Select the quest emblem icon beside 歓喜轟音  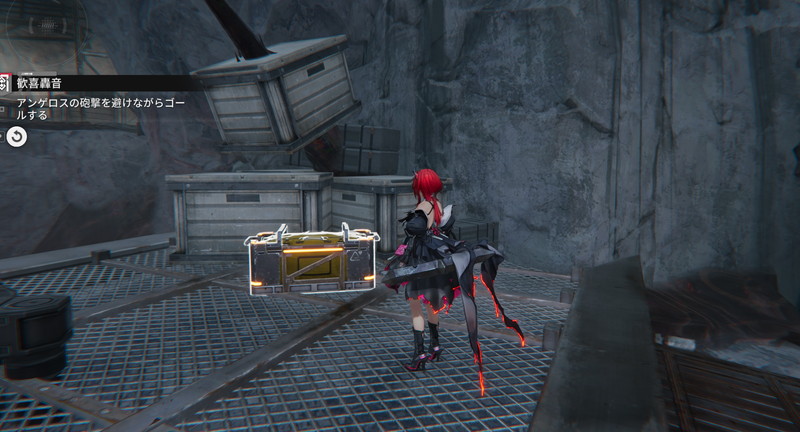pos(4,83)
